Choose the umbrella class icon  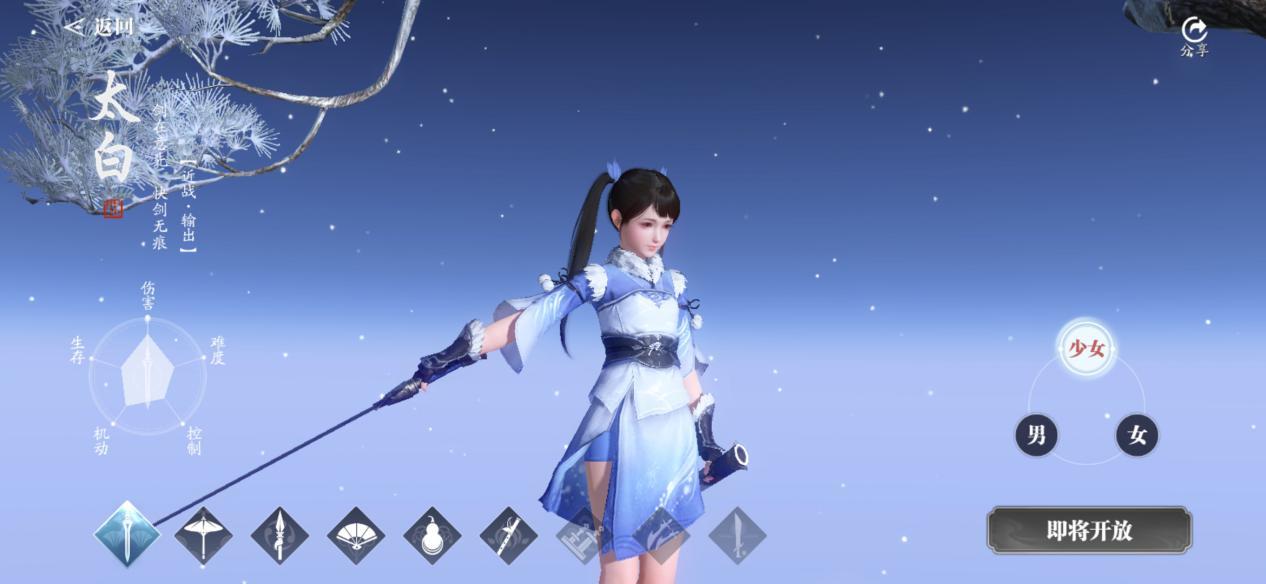pyautogui.click(x=203, y=536)
